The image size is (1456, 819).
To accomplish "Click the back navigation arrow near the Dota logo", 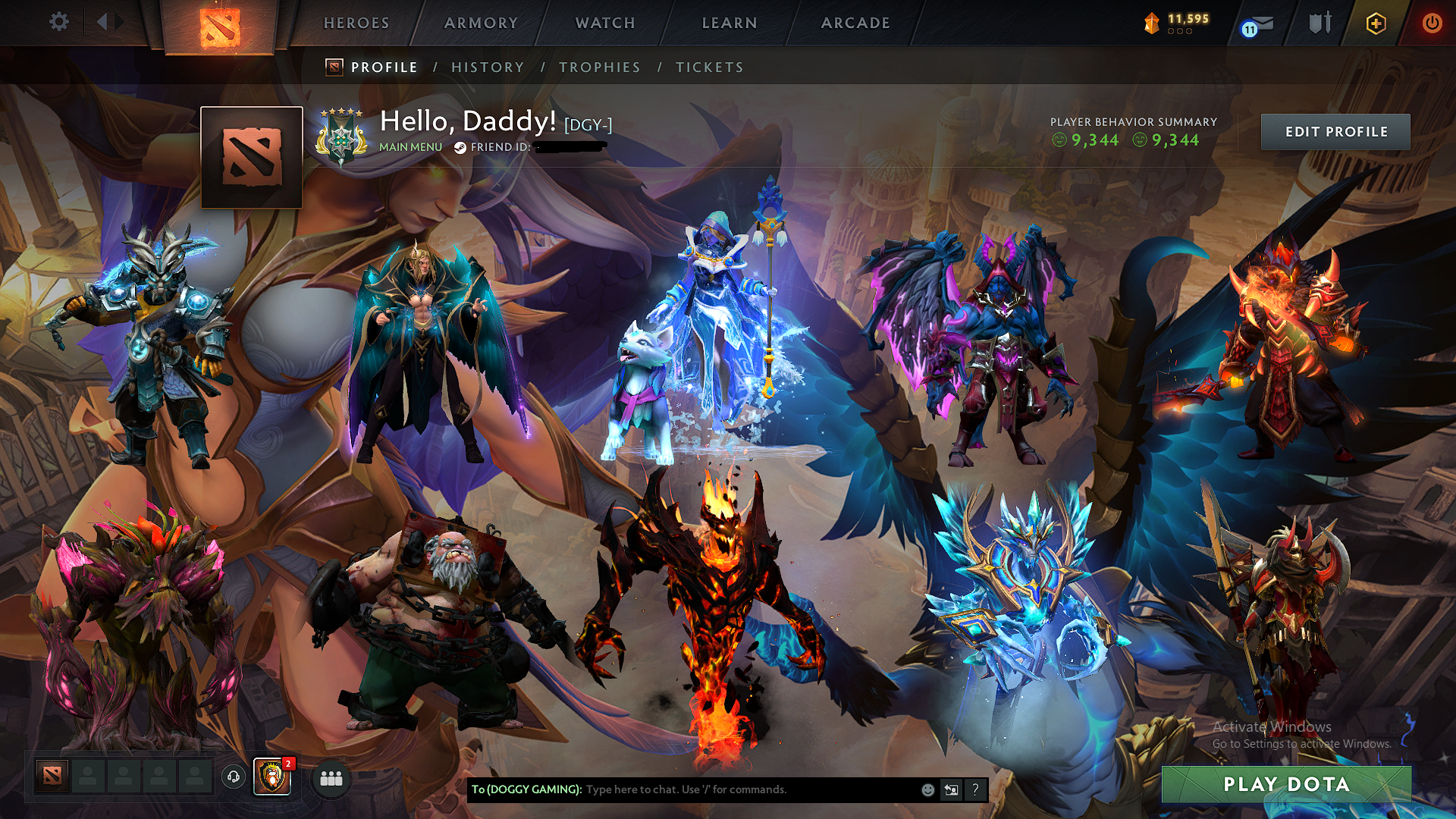I will (x=102, y=21).
